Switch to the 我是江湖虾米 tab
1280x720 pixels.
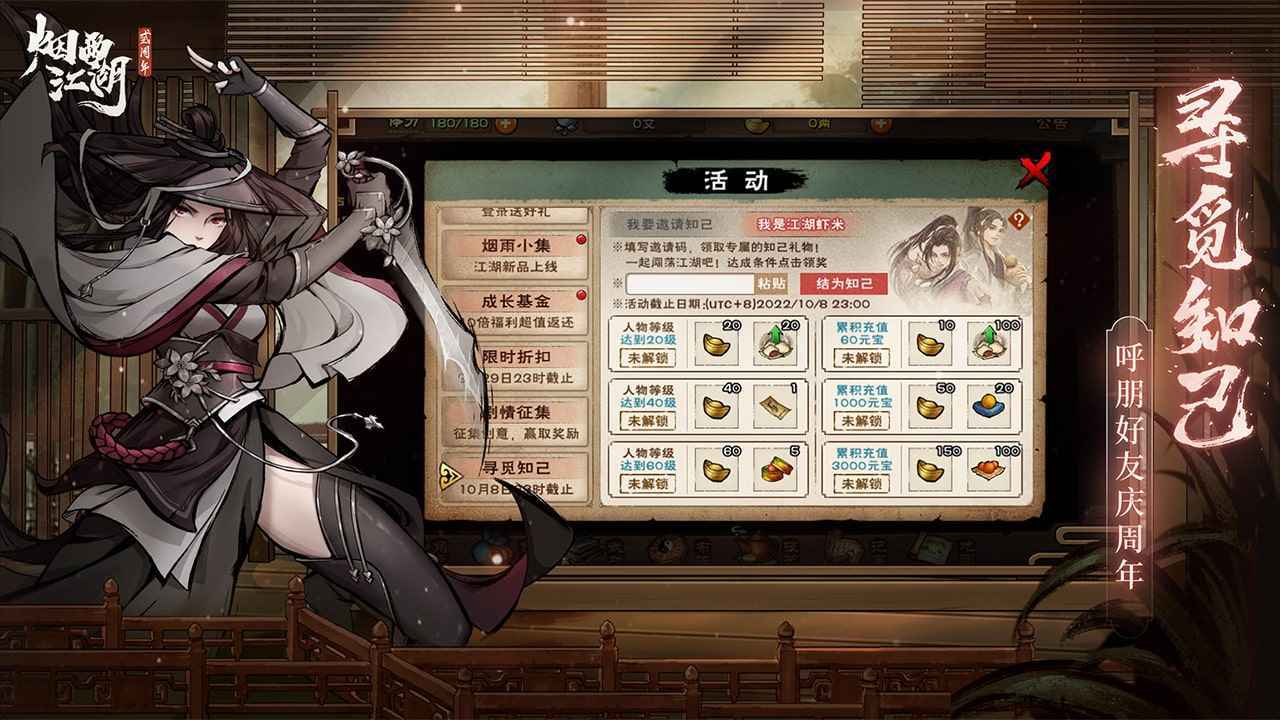click(803, 222)
